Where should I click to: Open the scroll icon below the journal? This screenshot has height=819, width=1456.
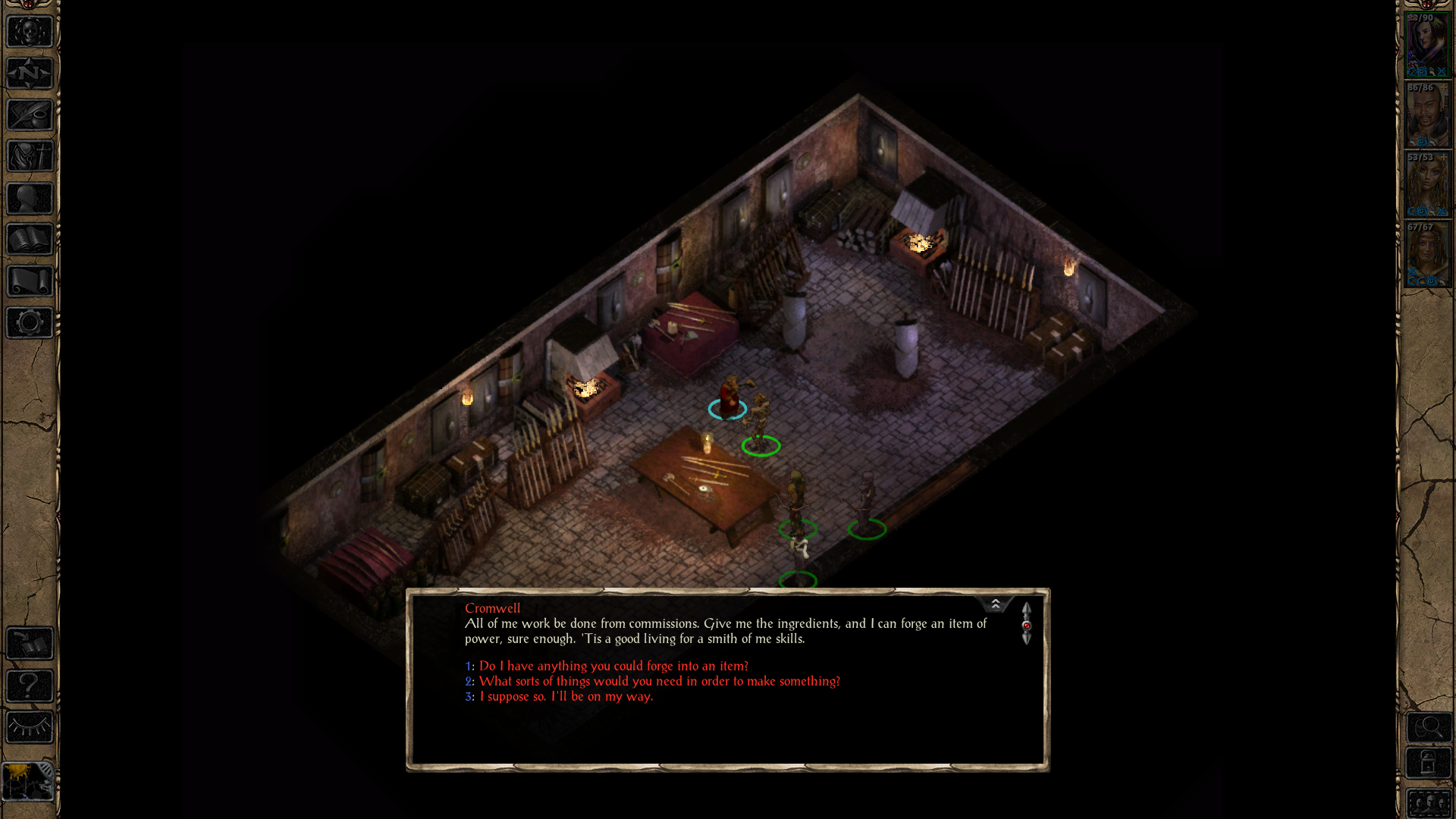29,281
